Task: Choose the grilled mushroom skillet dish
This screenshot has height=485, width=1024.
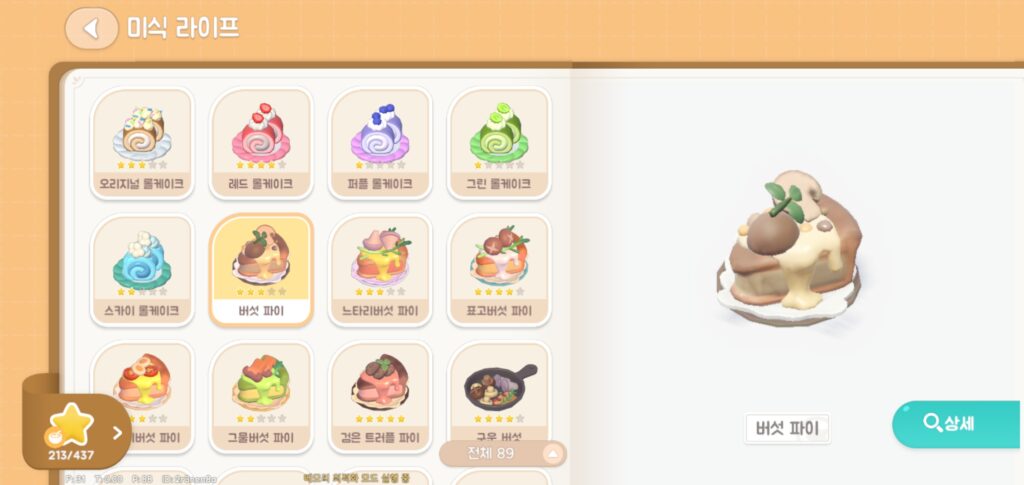Action: click(498, 390)
